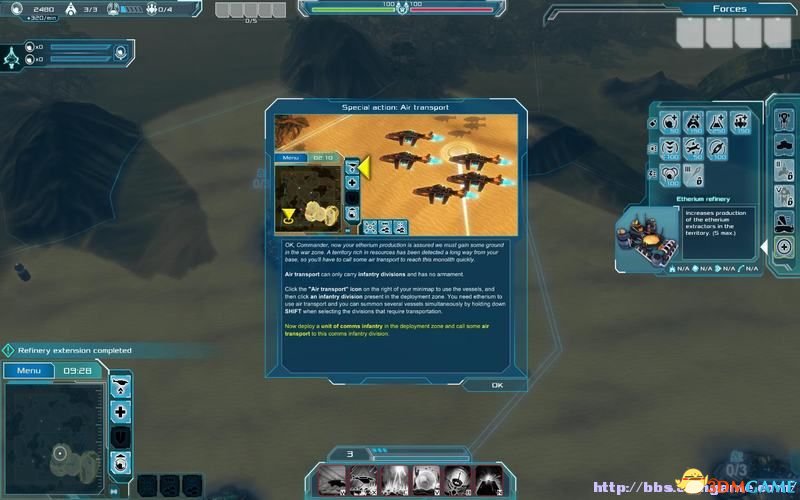The image size is (800, 500).
Task: Select the plus-sign icon beside the minimap
Action: (121, 411)
